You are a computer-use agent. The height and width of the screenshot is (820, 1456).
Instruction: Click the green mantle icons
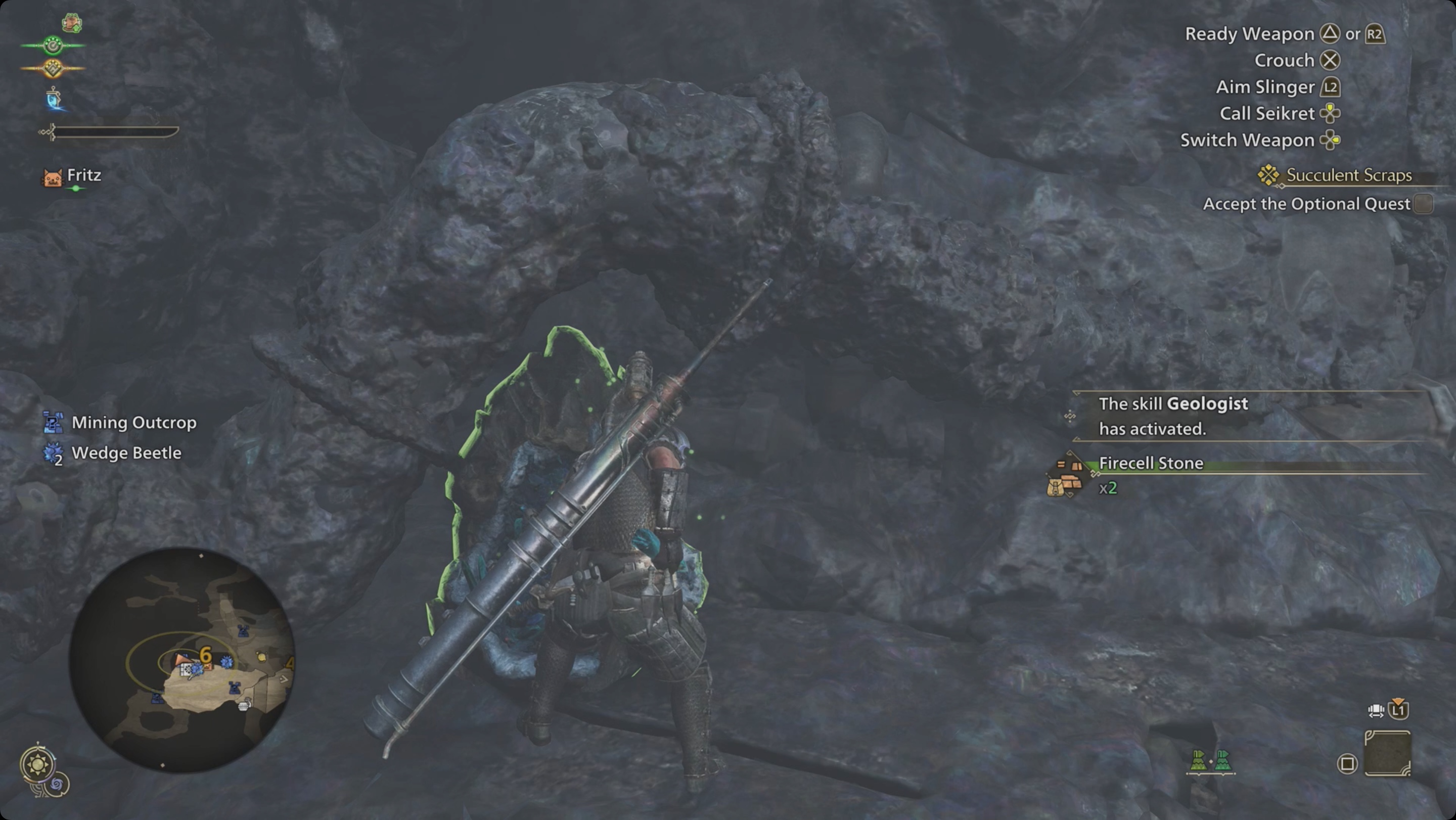1210,761
